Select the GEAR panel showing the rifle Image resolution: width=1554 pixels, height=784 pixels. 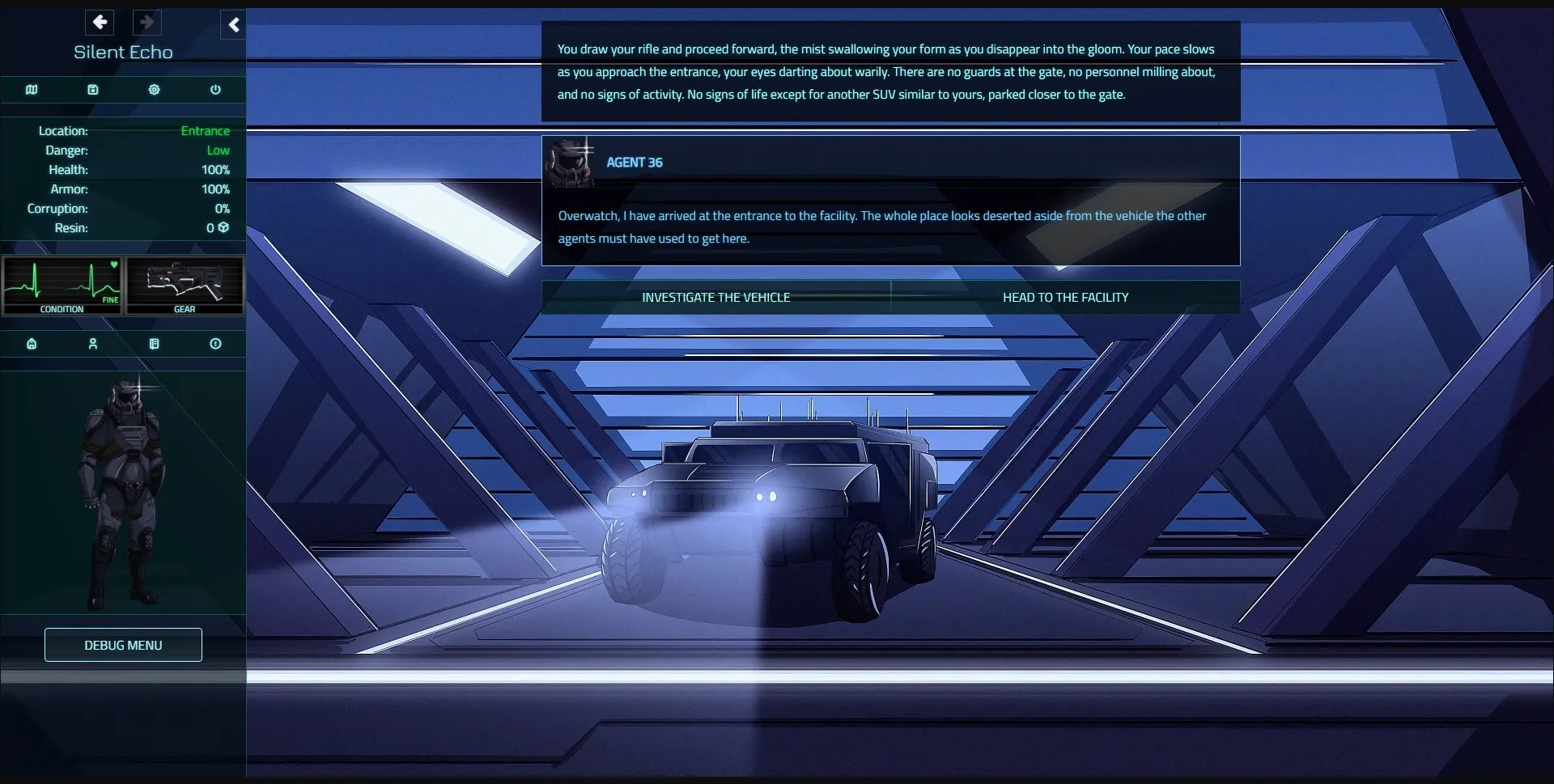tap(184, 286)
